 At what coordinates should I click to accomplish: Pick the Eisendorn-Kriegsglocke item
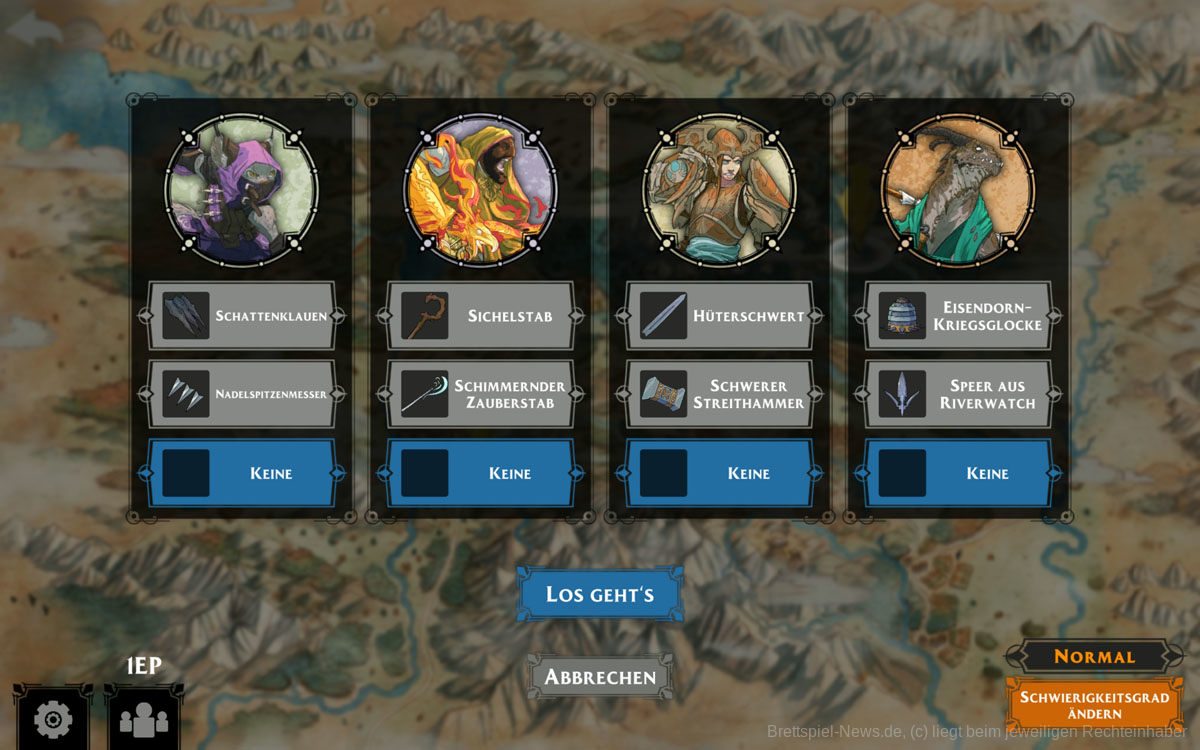[958, 316]
